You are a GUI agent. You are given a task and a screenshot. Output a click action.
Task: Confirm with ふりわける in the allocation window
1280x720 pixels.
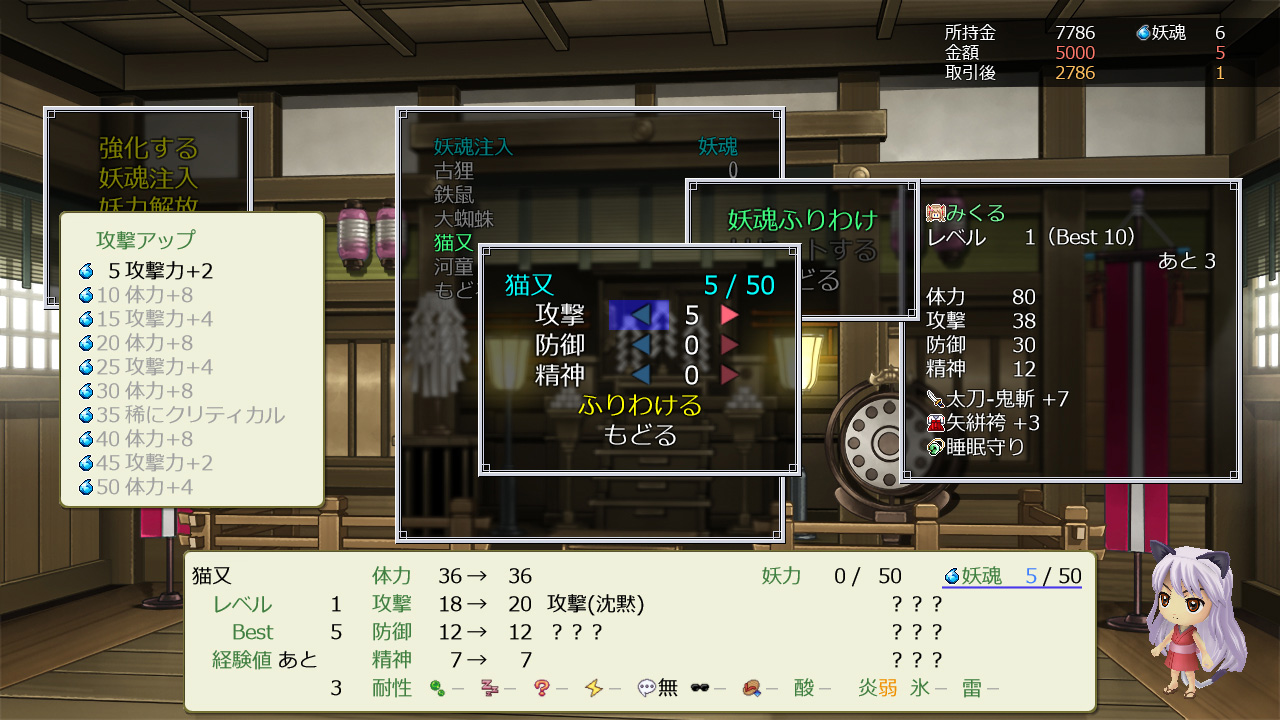[x=640, y=405]
